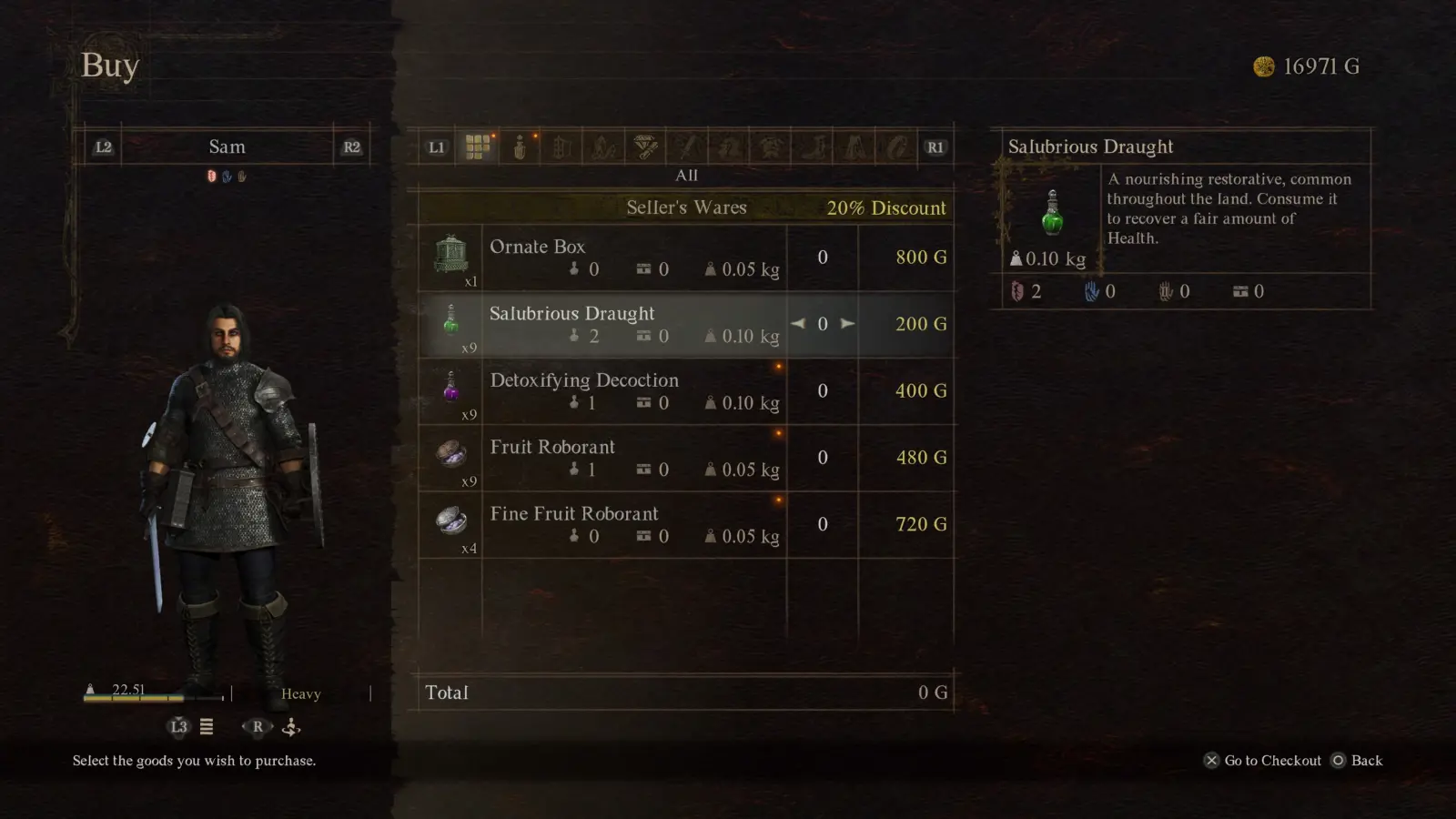Select the head armor helmet category icon
1456x819 pixels.
tap(729, 146)
